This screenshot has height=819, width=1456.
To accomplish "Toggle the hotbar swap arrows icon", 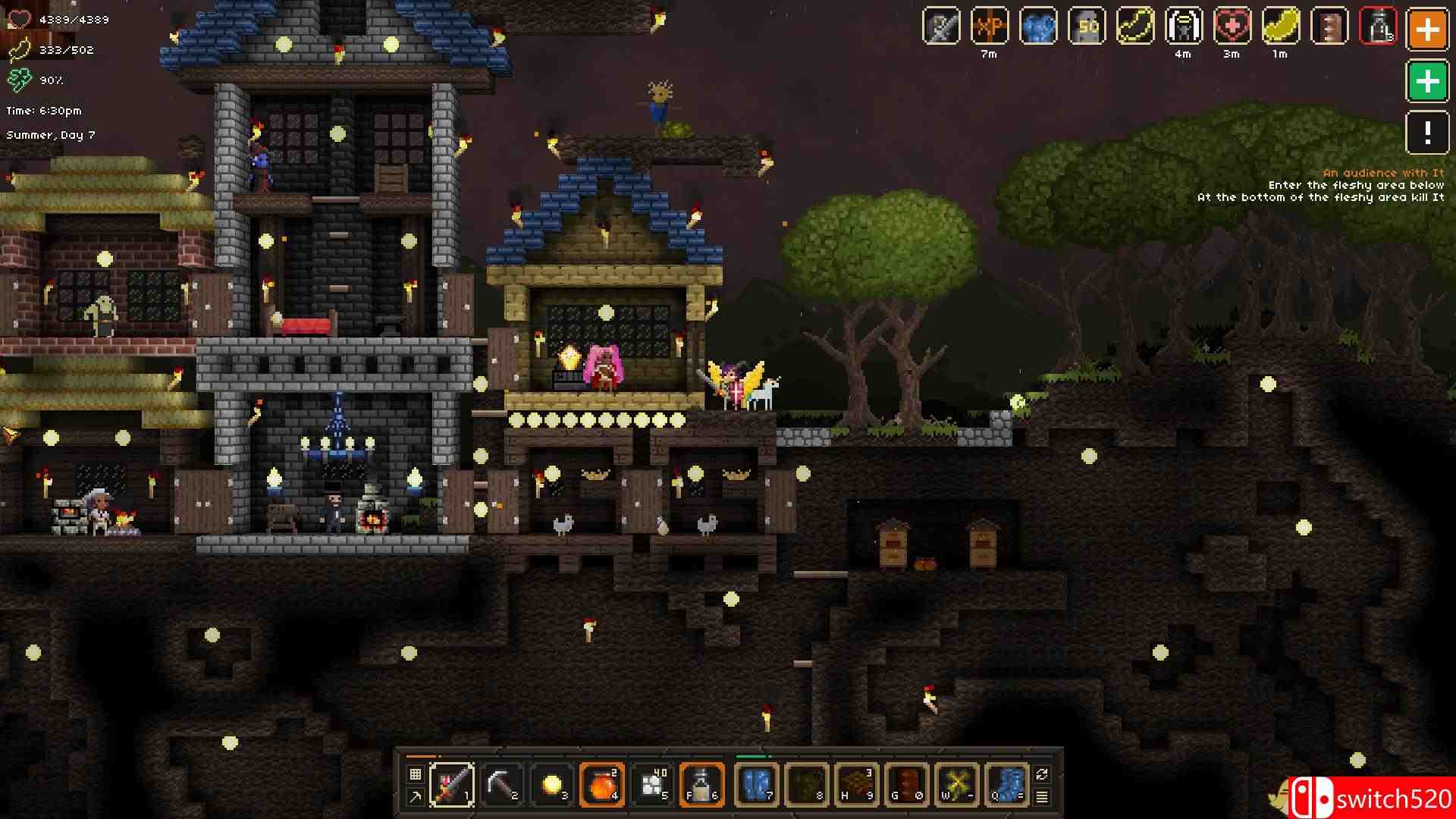I will tap(1041, 772).
